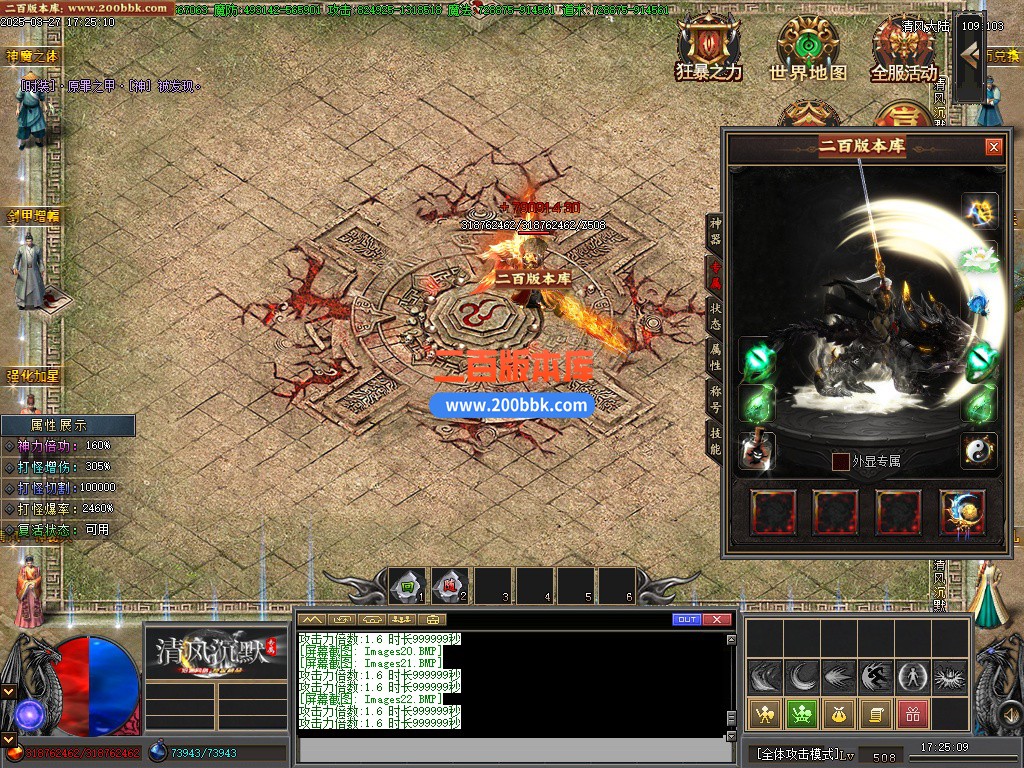This screenshot has height=768, width=1024.
Task: Switch to the 状态 tab
Action: 715,316
